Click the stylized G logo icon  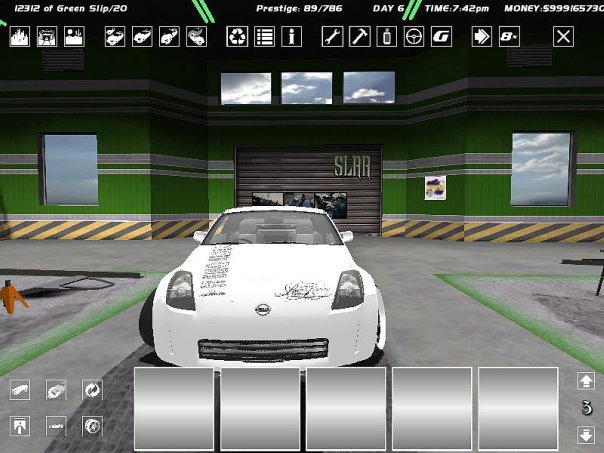point(440,37)
